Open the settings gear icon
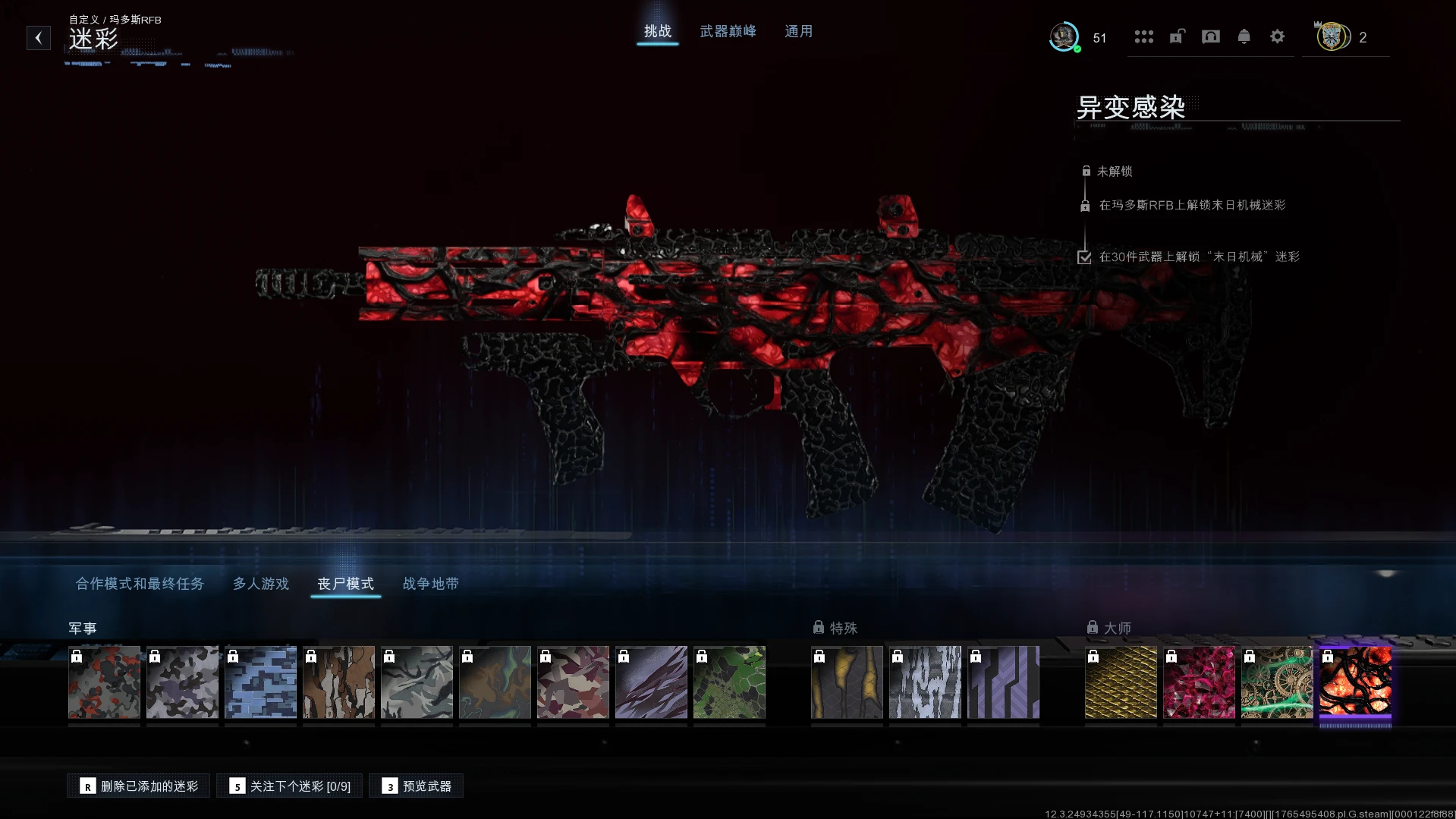Image resolution: width=1456 pixels, height=819 pixels. tap(1277, 36)
